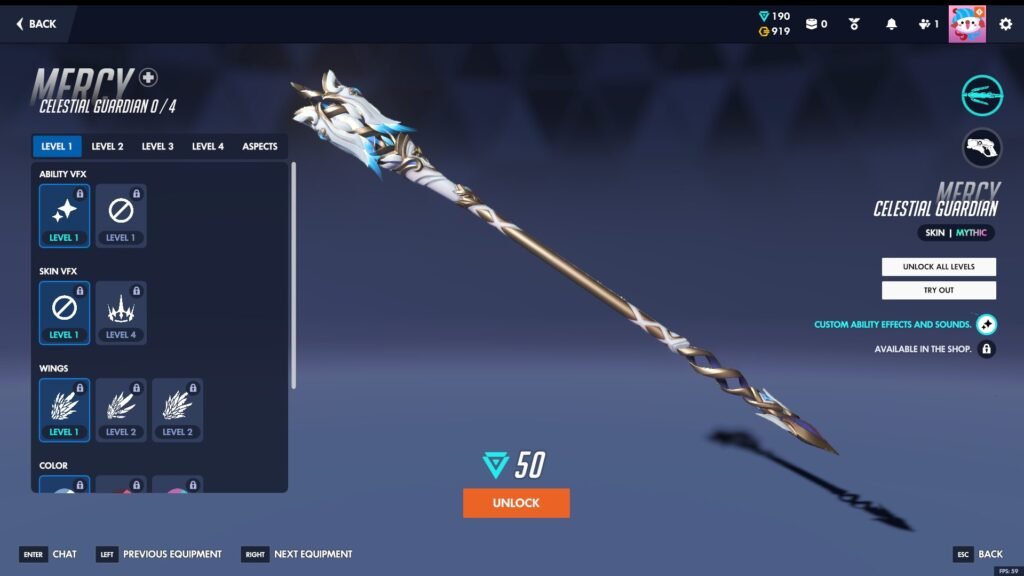Open the notifications bell

pos(892,24)
